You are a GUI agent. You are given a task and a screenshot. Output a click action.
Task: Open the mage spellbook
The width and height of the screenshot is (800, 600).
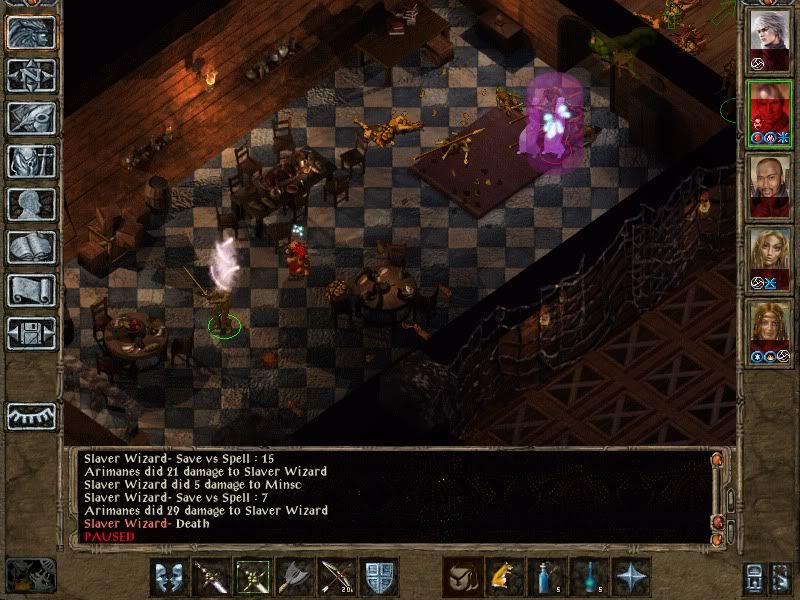click(x=31, y=247)
